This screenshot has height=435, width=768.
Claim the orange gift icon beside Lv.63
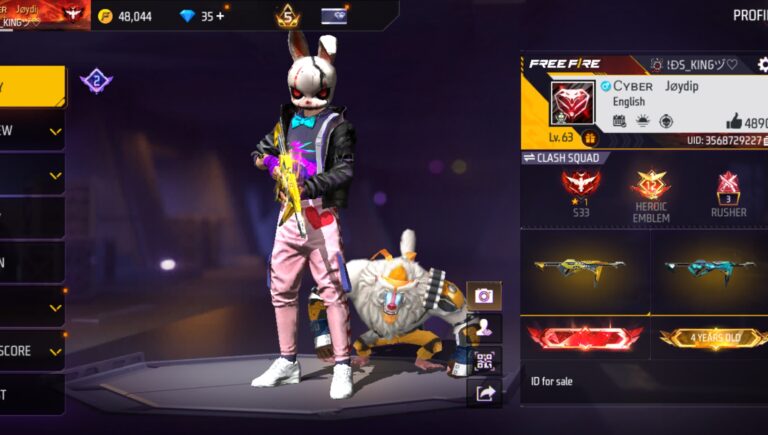point(590,138)
